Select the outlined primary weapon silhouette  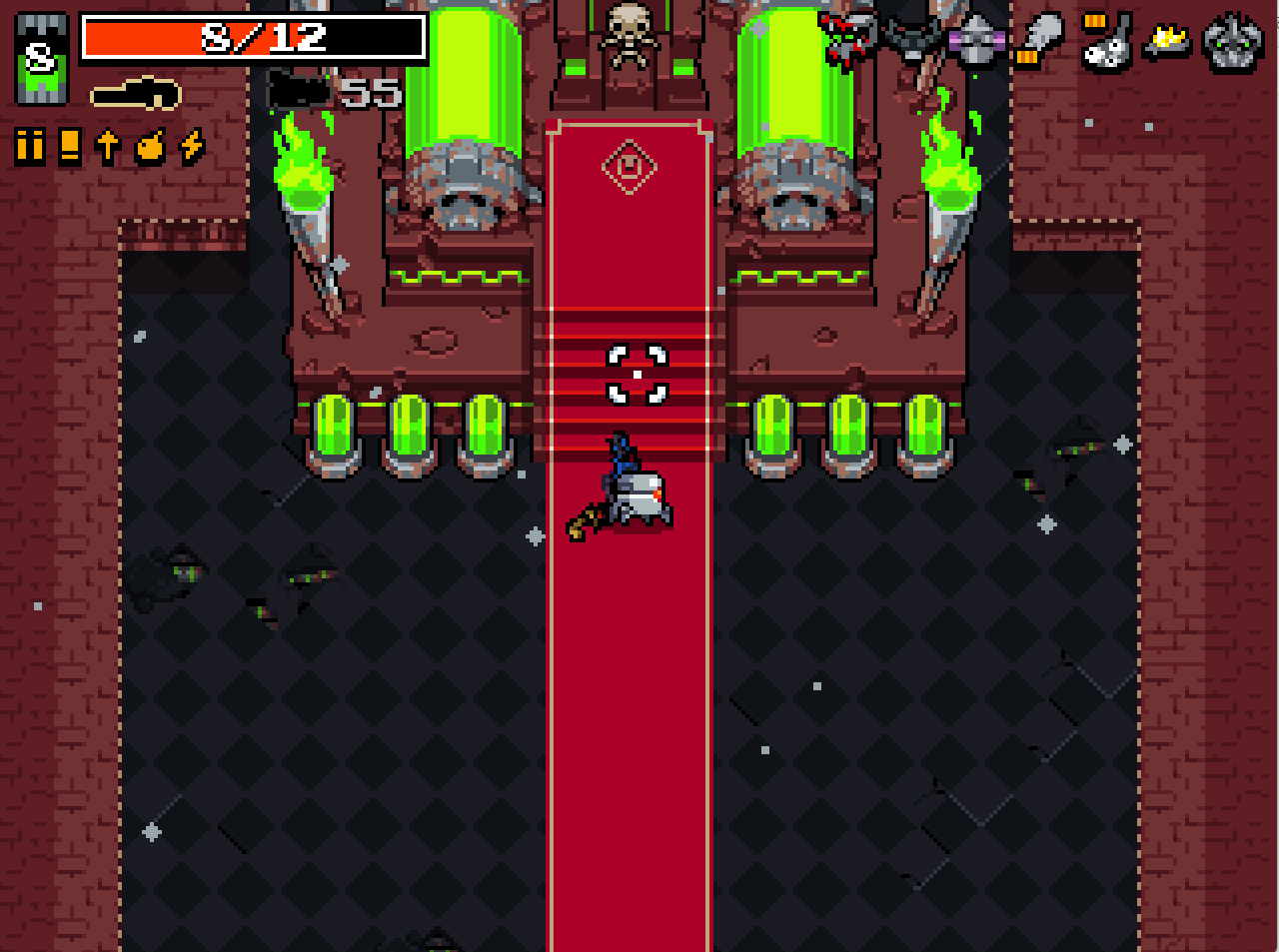tap(136, 95)
